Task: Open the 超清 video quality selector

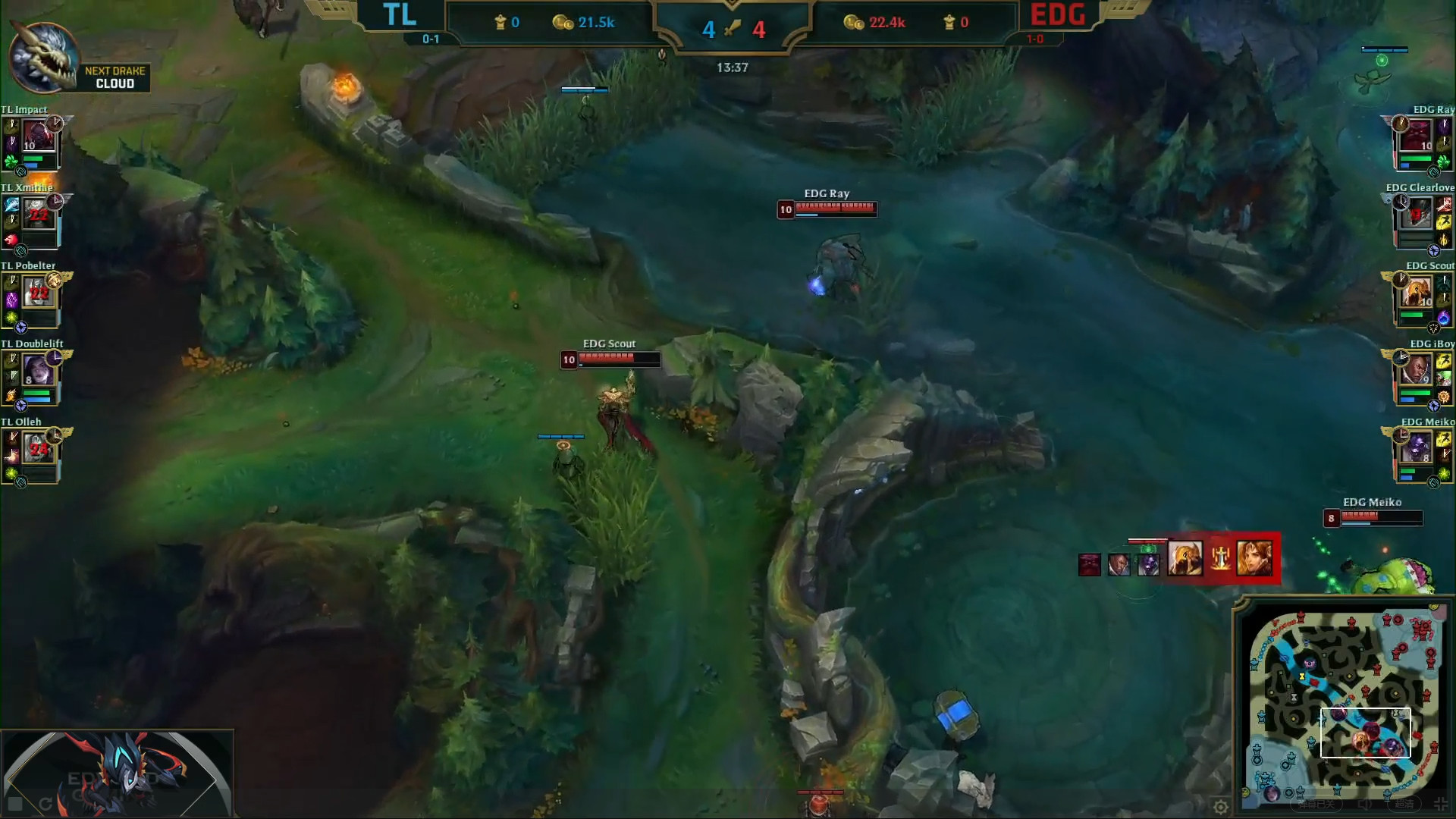Action: pos(1404,805)
